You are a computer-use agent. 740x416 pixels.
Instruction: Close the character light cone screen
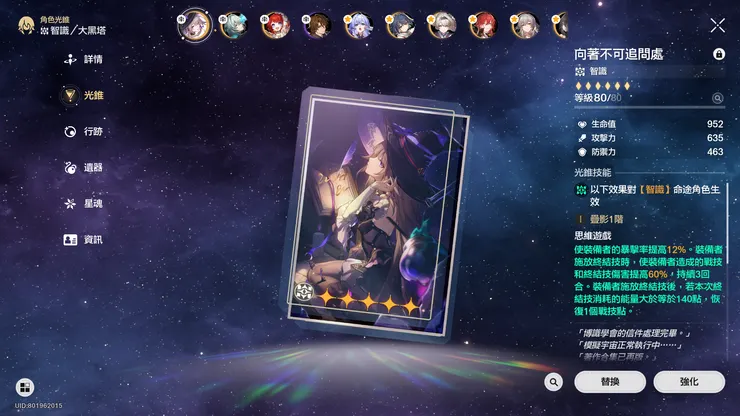coord(717,25)
